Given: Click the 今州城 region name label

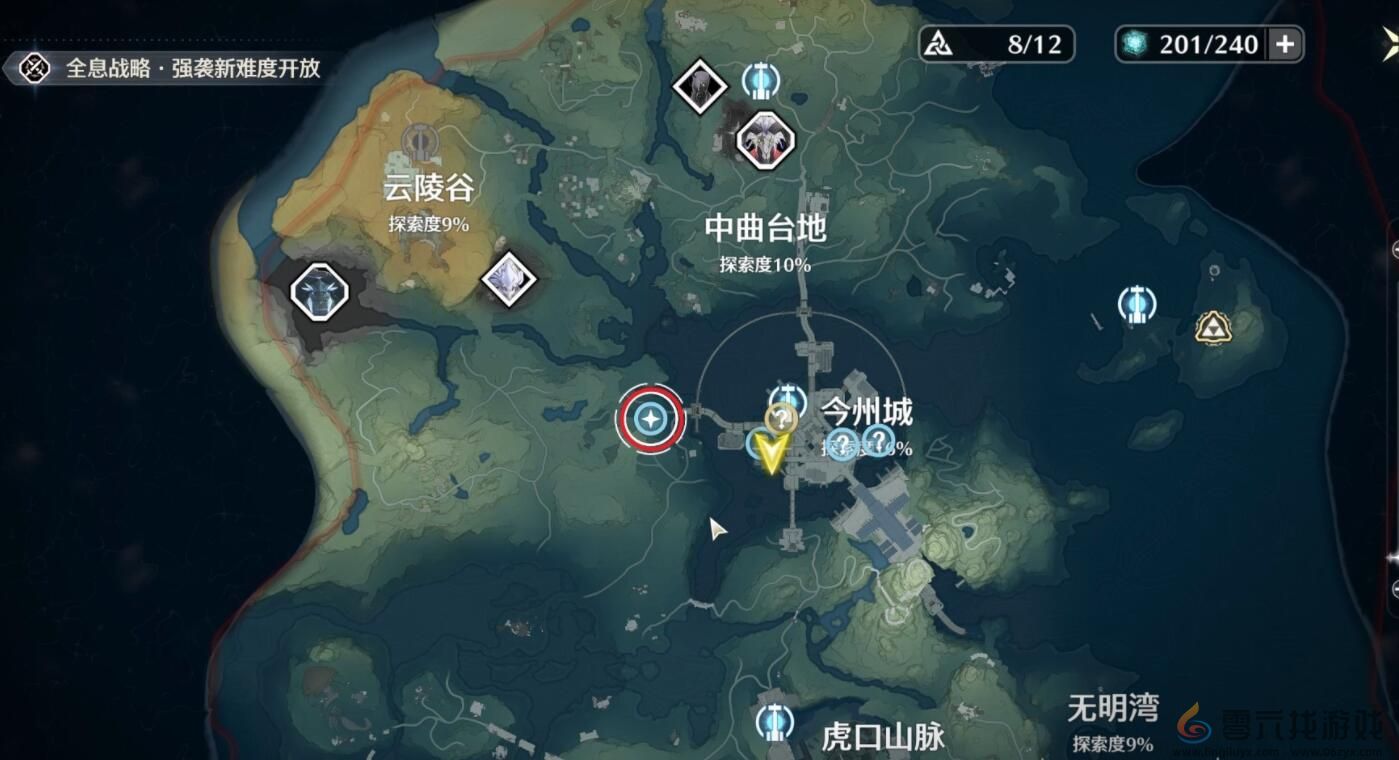Looking at the screenshot, I should (x=866, y=410).
